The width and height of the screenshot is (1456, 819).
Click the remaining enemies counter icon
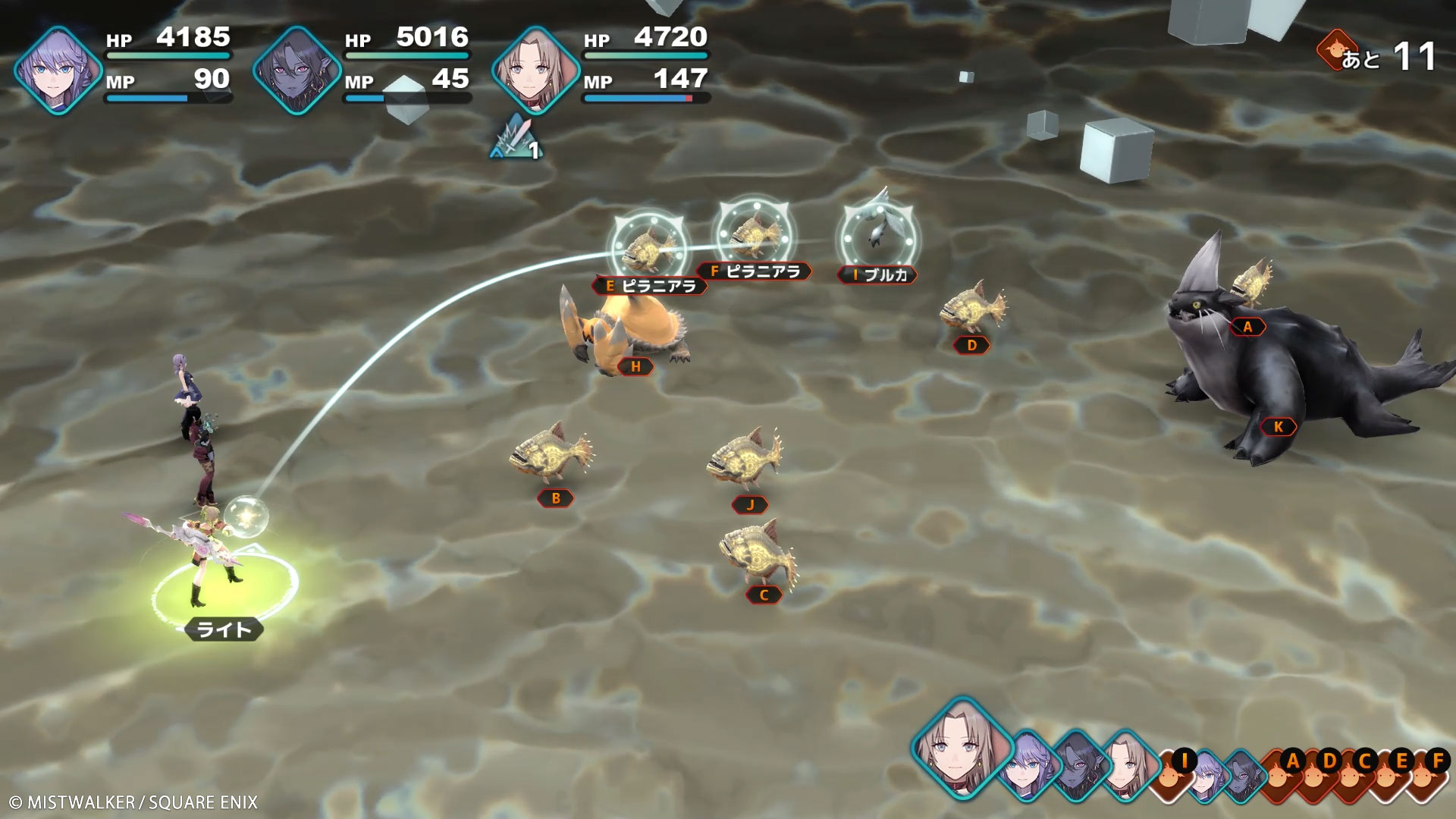point(1336,52)
